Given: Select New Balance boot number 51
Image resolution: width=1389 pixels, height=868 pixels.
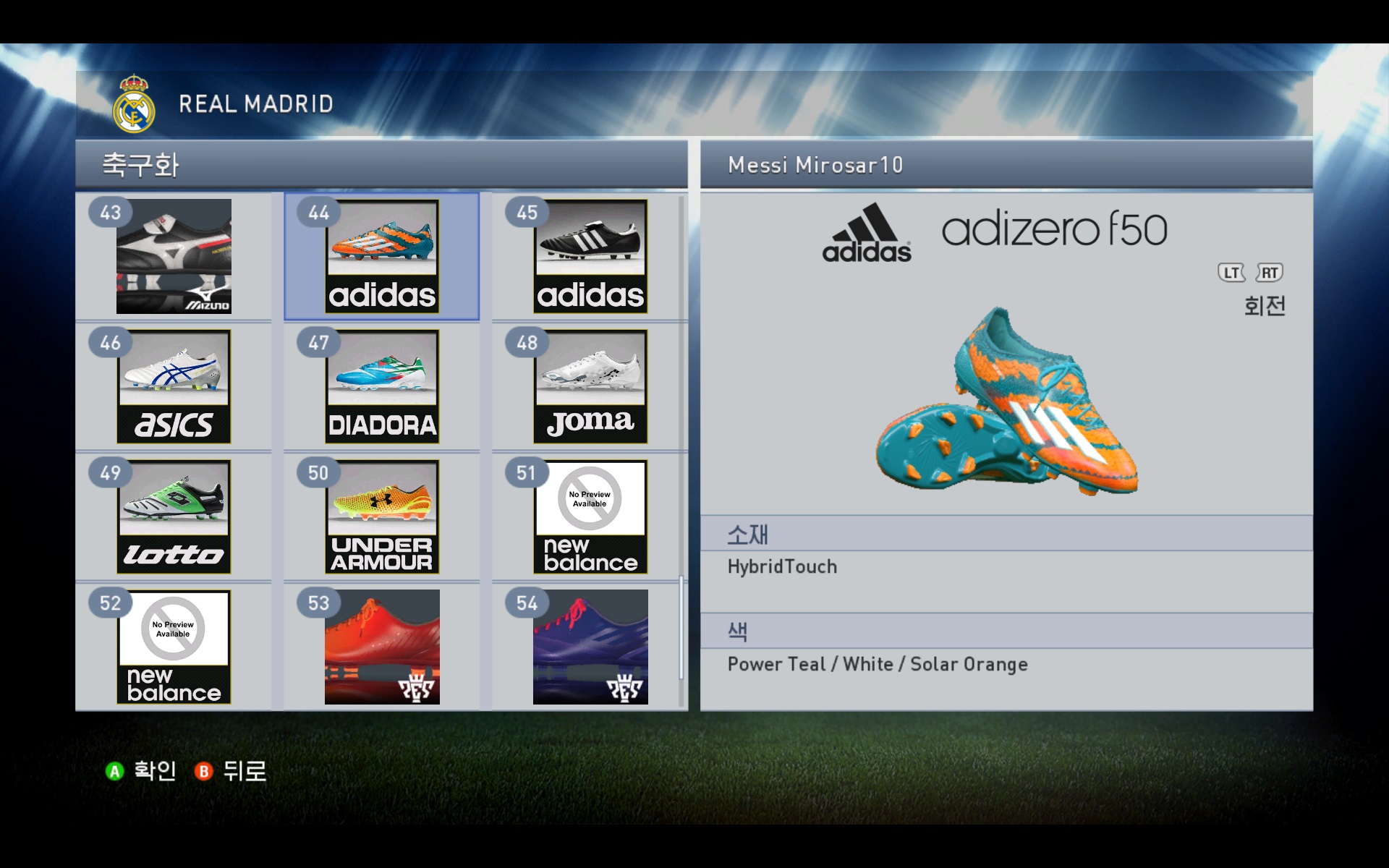Looking at the screenshot, I should click(590, 516).
